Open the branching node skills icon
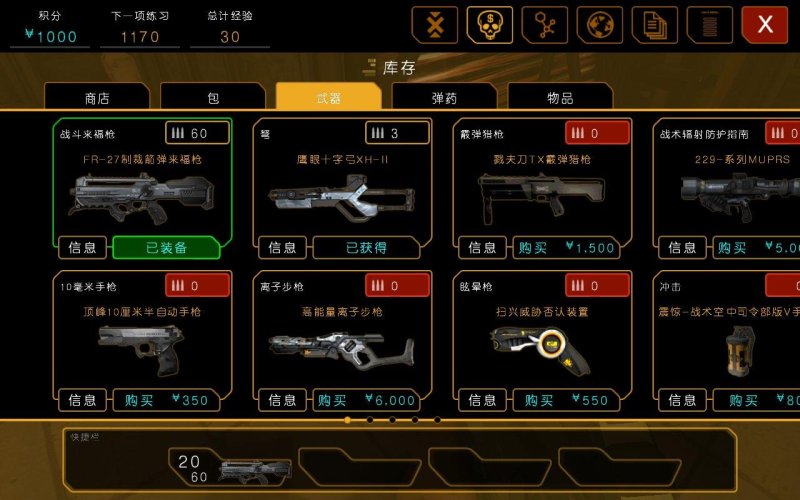Image resolution: width=800 pixels, height=500 pixels. coord(545,25)
